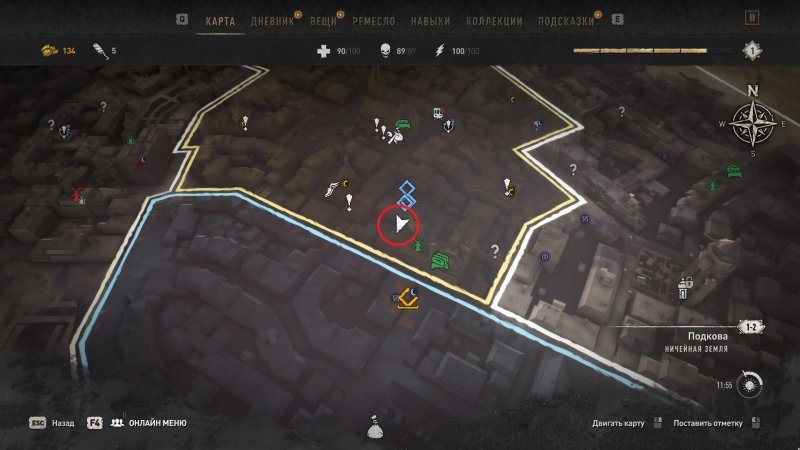
Task: Click the compass rose
Action: (752, 123)
